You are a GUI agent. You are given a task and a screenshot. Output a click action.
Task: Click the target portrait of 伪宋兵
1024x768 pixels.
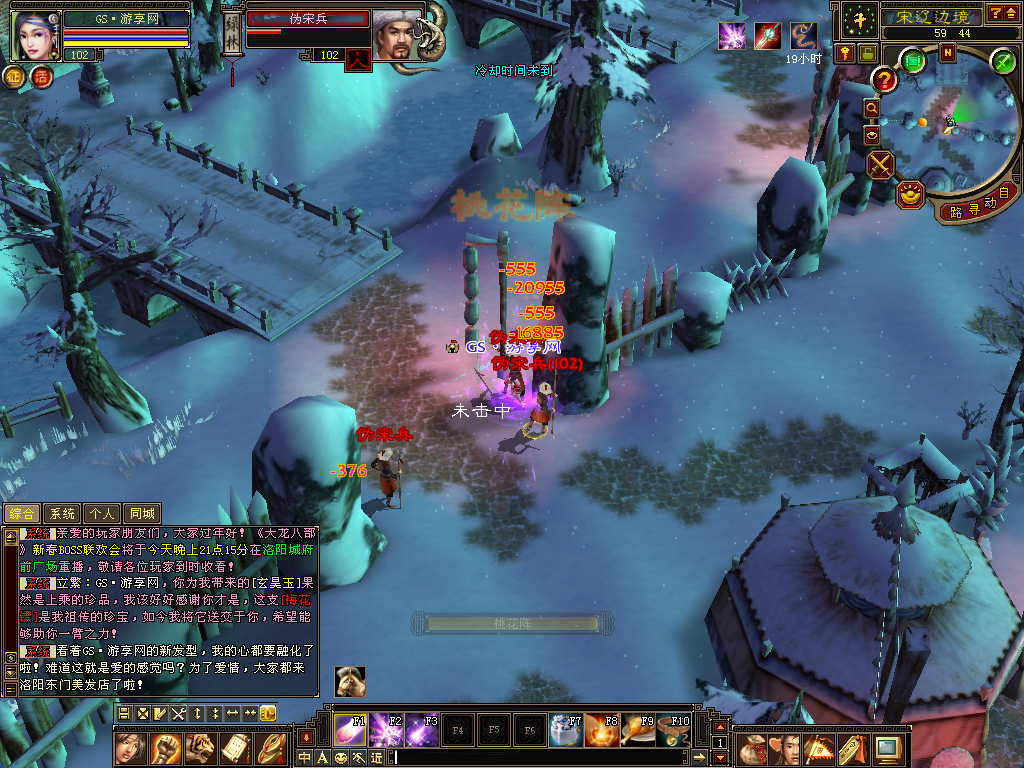tap(397, 35)
